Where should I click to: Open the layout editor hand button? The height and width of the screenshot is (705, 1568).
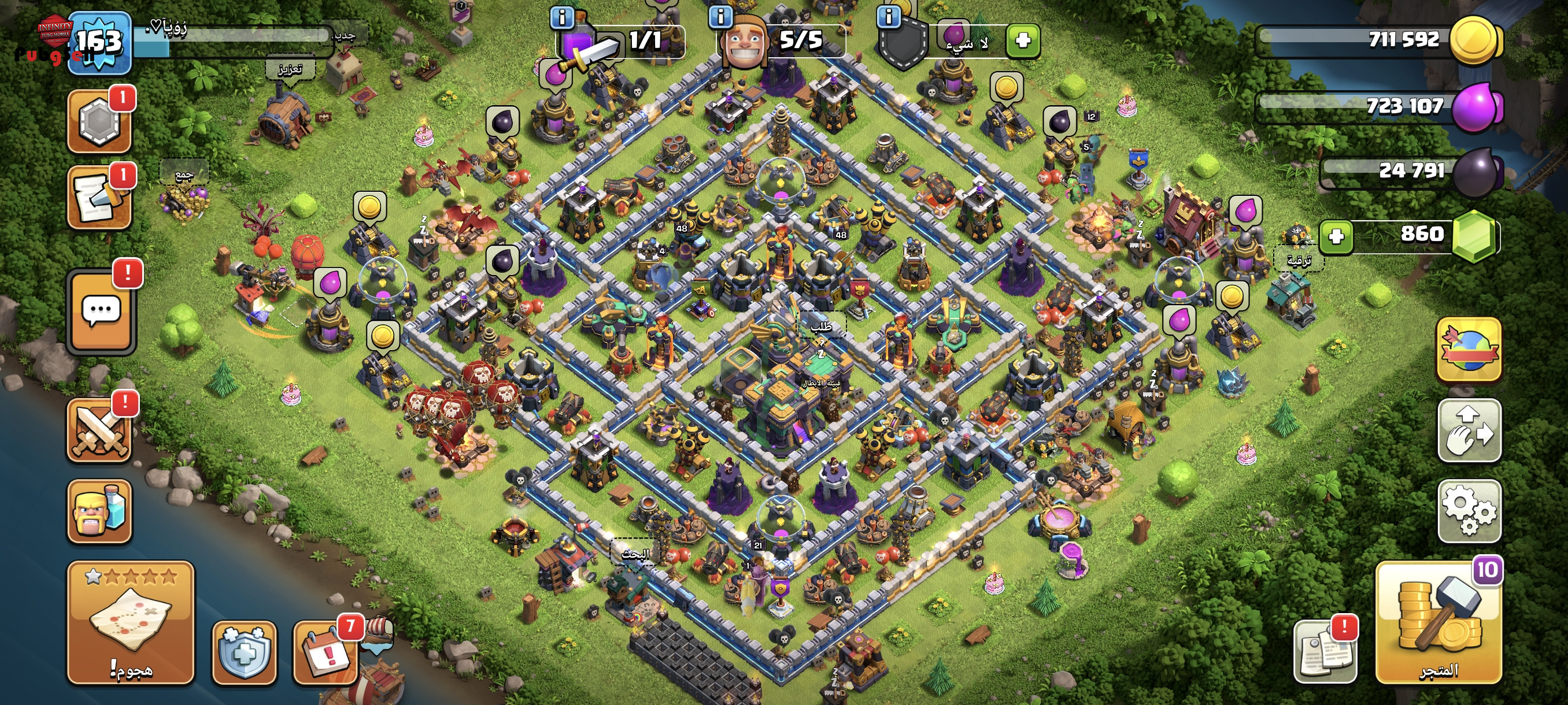coord(1469,431)
